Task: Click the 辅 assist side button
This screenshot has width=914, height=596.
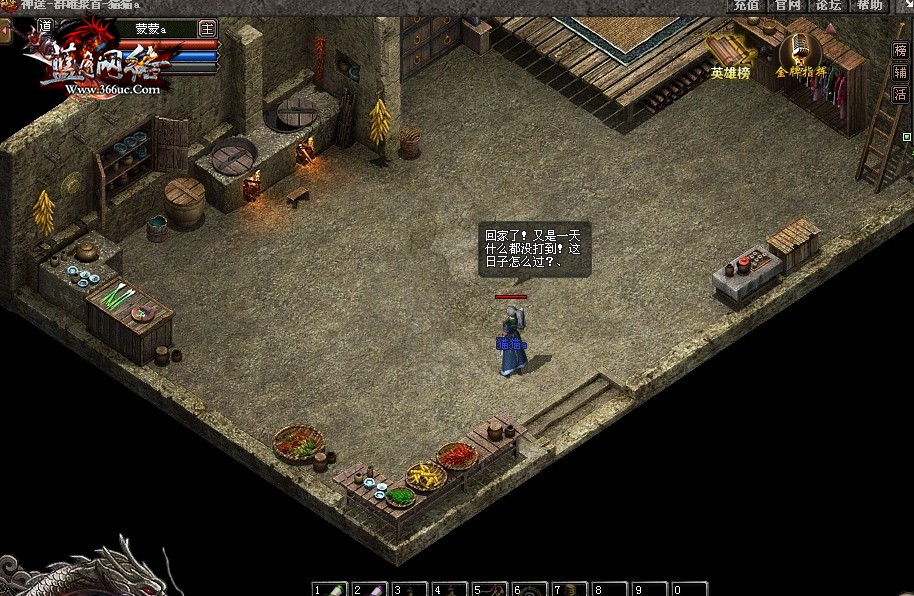Action: pos(900,72)
